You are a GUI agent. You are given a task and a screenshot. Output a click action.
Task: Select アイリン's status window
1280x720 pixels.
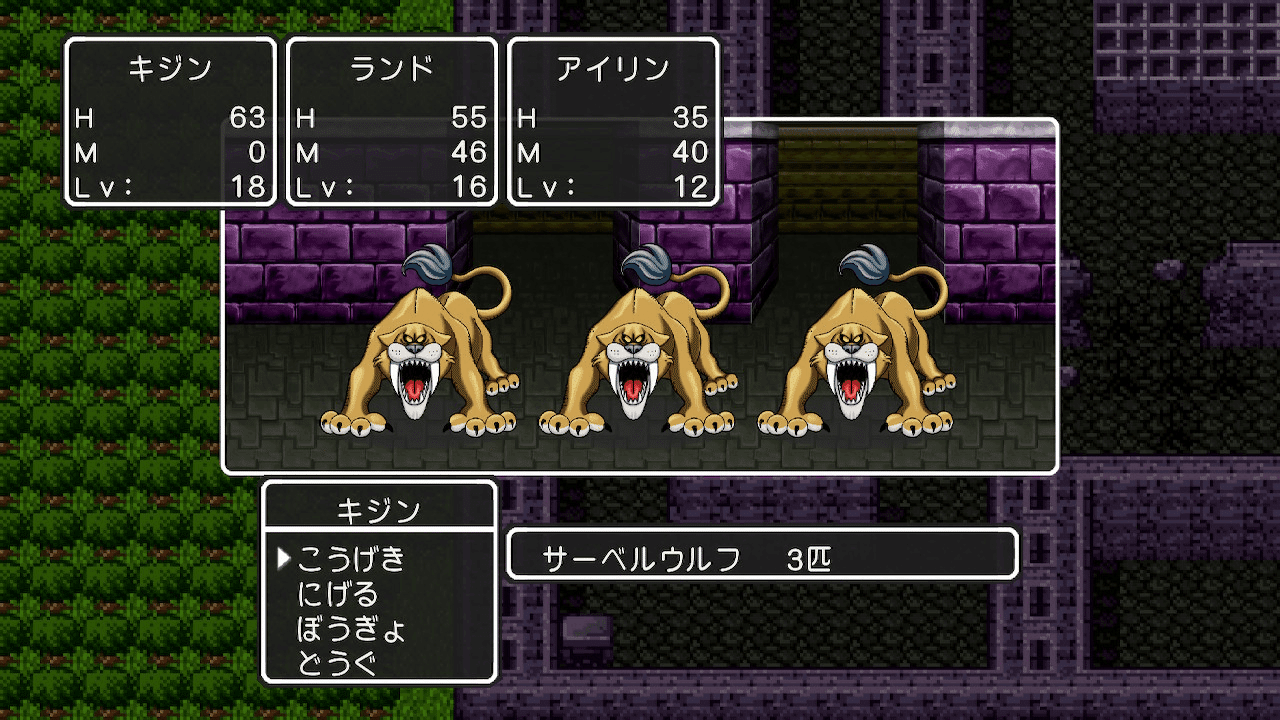(613, 120)
